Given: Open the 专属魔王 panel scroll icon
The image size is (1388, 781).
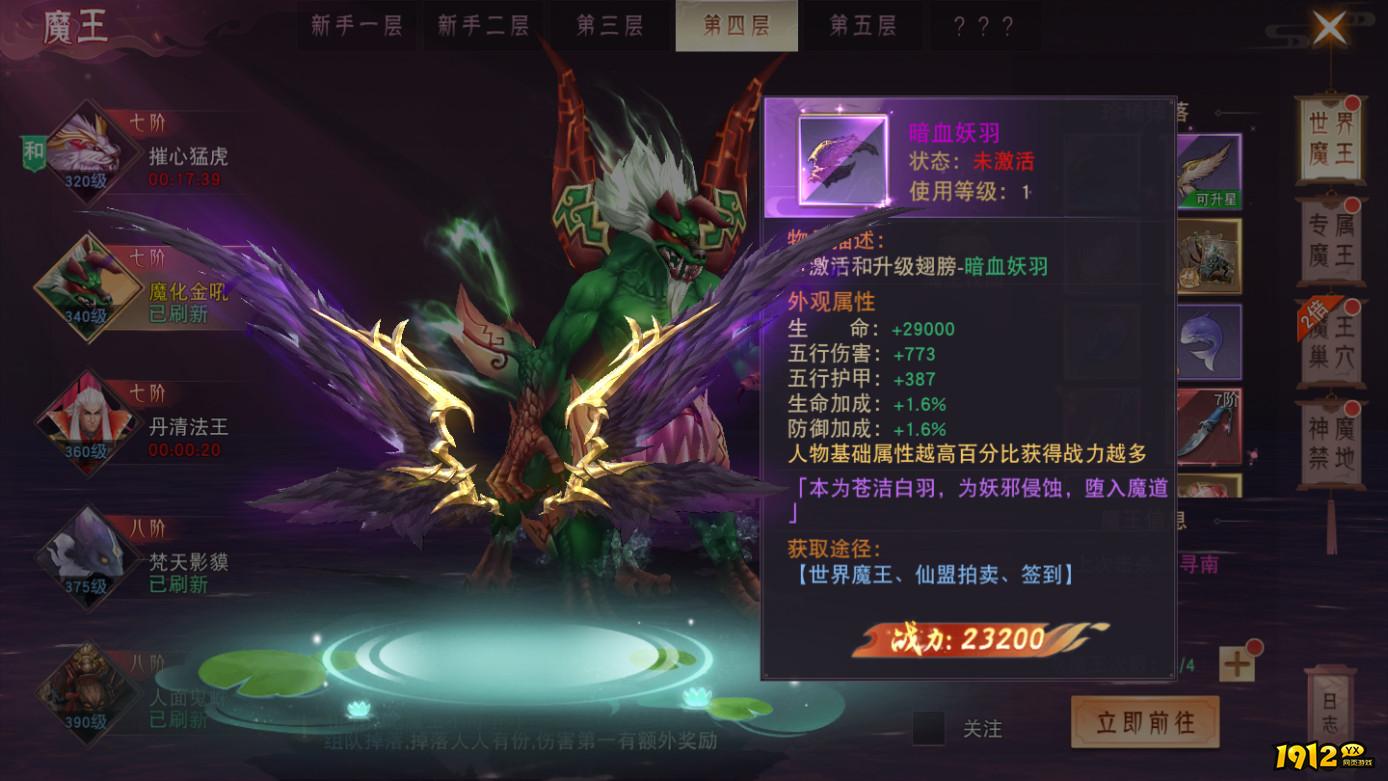Looking at the screenshot, I should (x=1333, y=245).
